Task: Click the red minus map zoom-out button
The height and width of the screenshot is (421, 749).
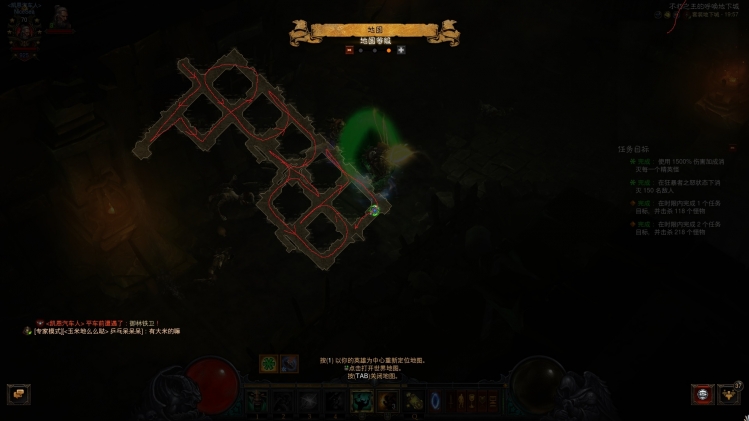Action: 349,50
